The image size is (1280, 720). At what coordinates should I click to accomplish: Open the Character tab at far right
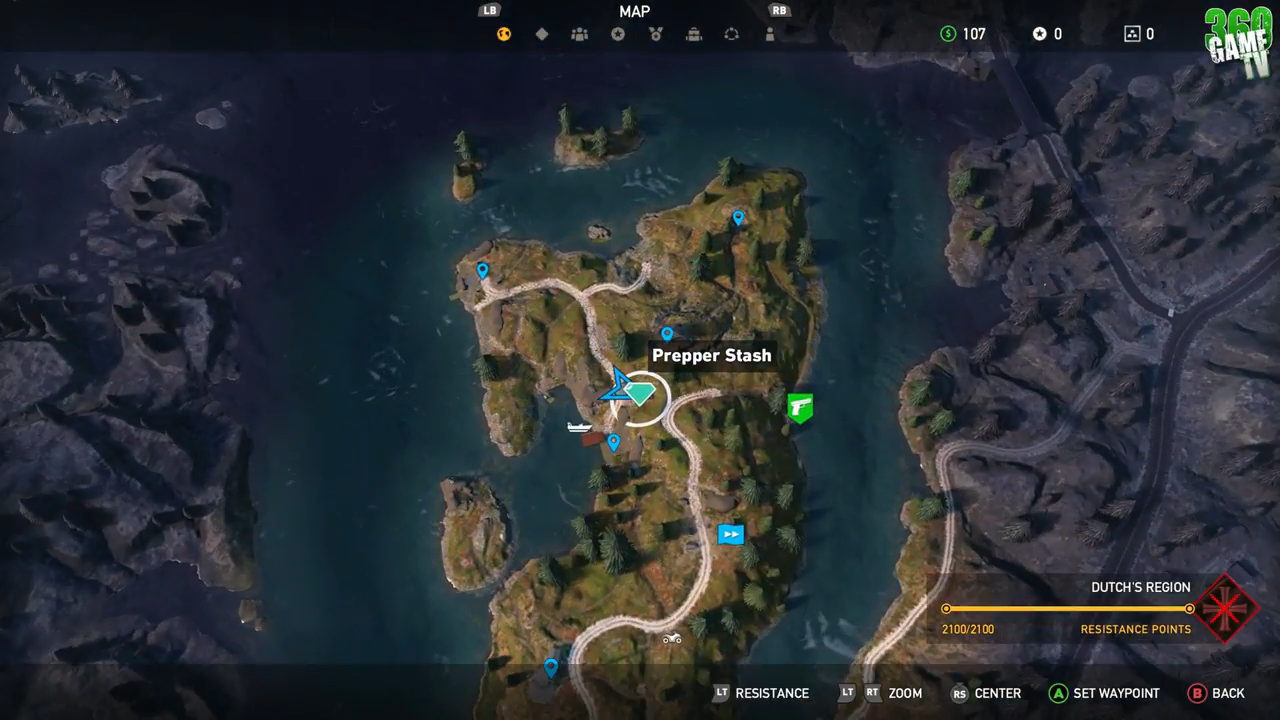768,33
